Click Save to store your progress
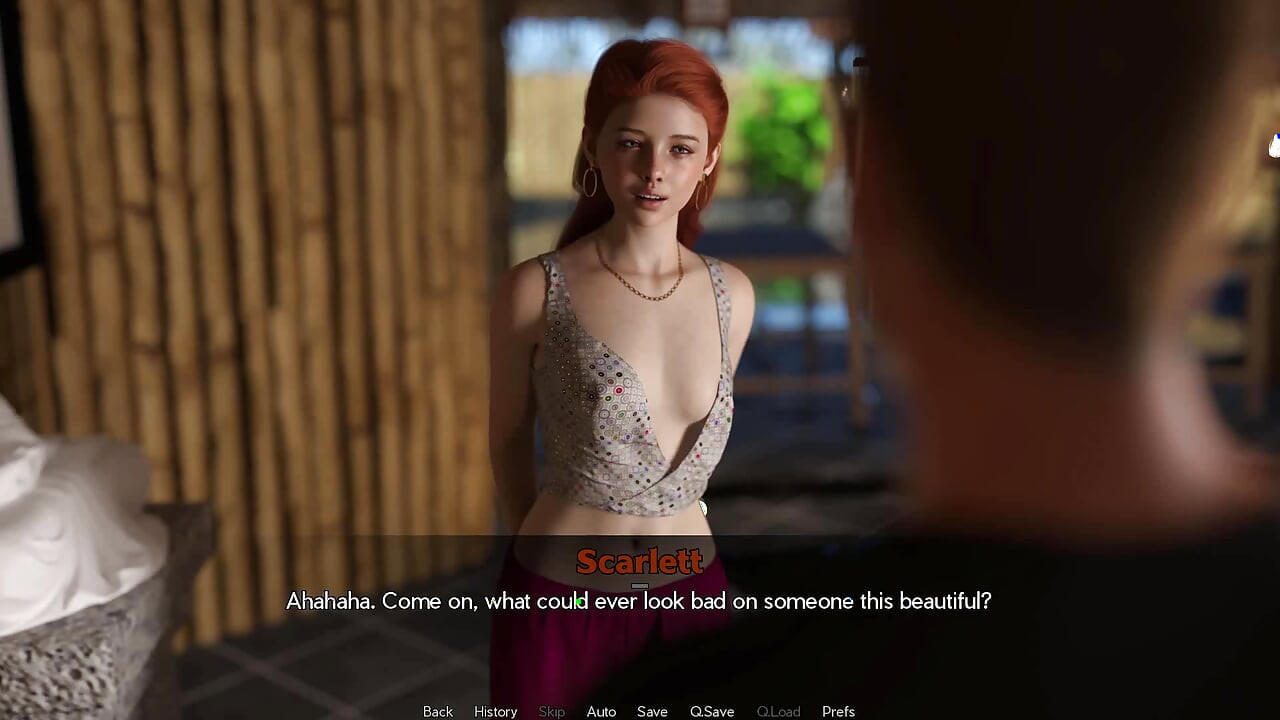Viewport: 1280px width, 720px height. tap(652, 711)
